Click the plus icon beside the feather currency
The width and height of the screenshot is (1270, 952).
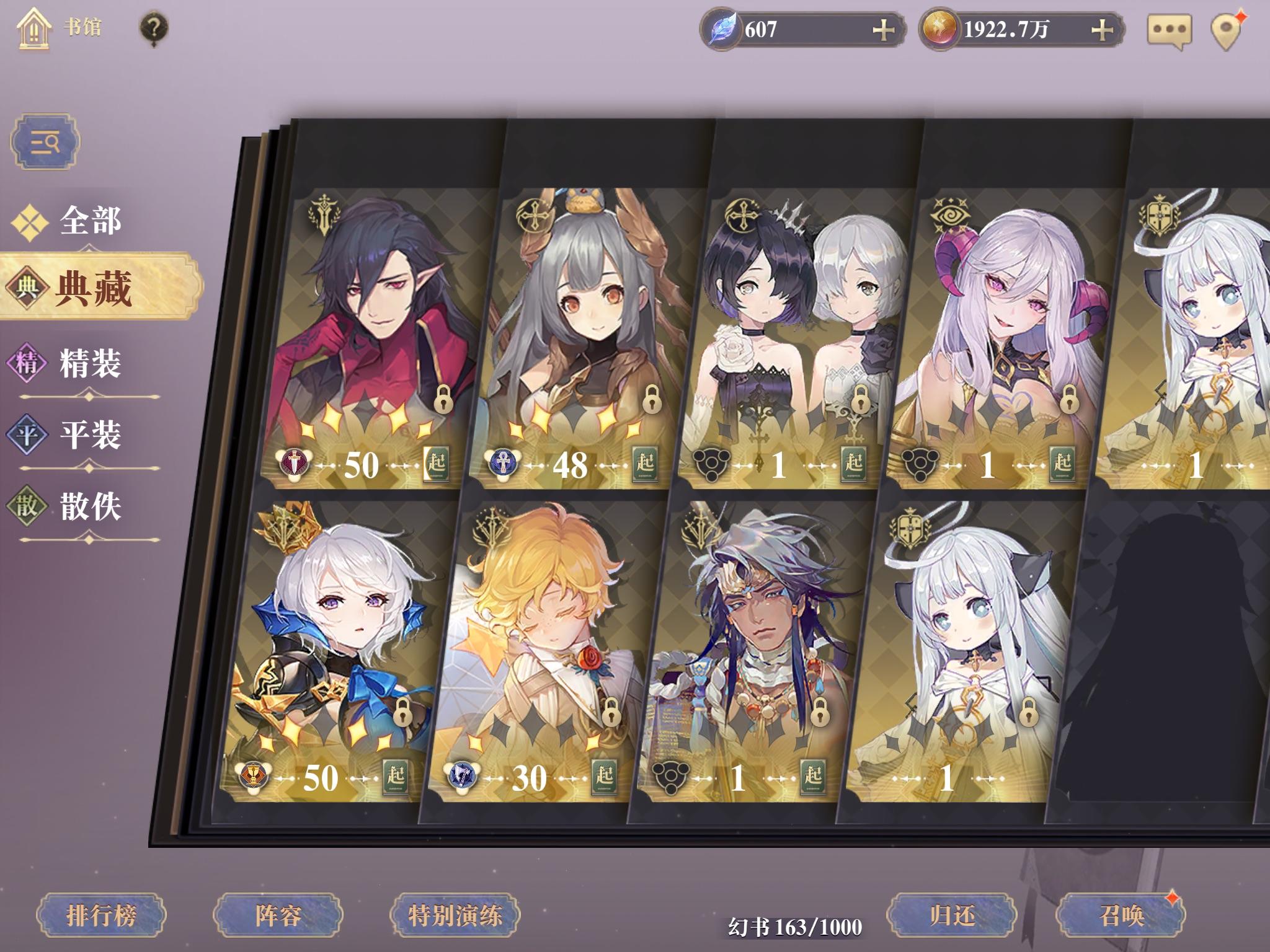pyautogui.click(x=883, y=30)
